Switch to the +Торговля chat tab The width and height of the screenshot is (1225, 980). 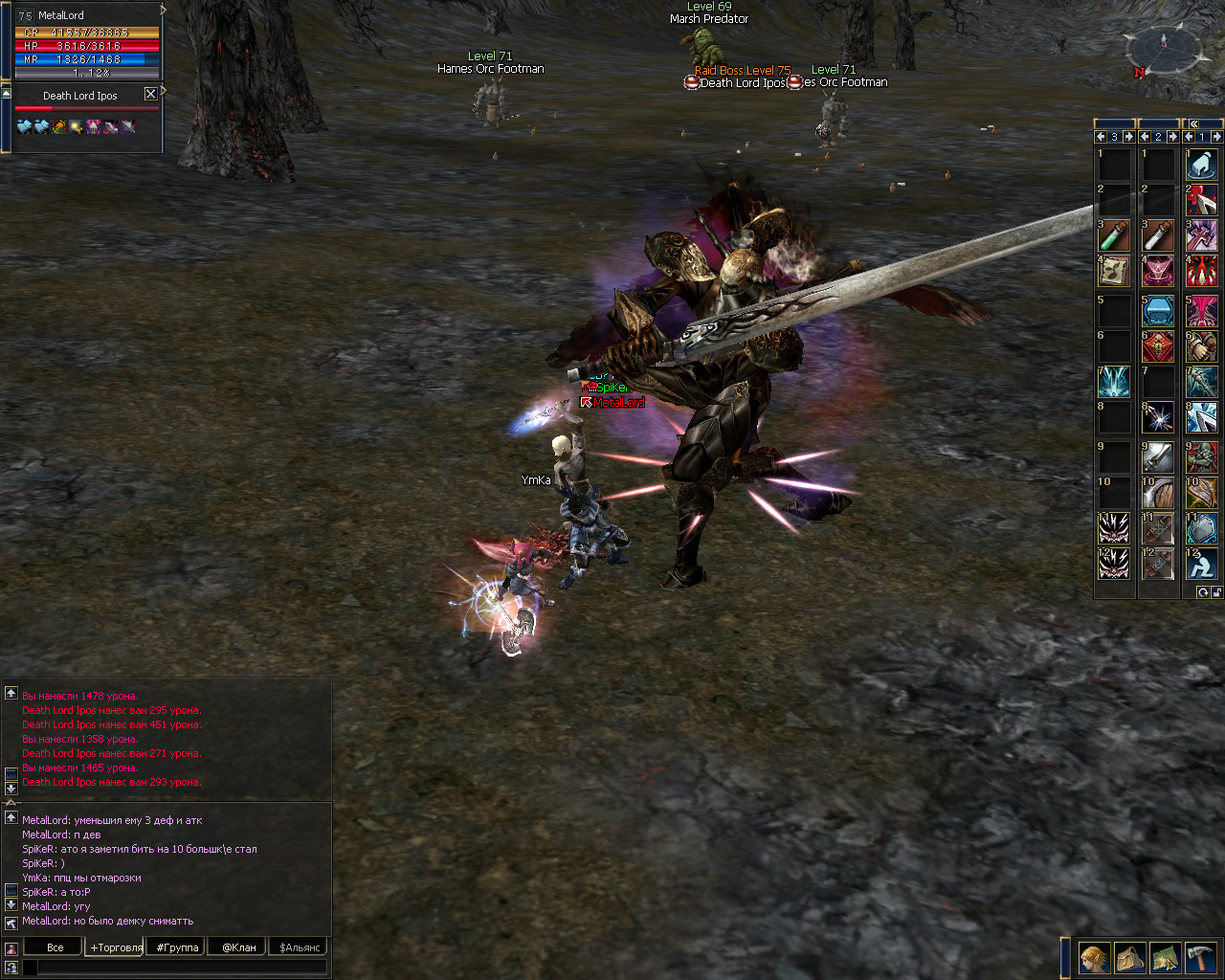[116, 947]
